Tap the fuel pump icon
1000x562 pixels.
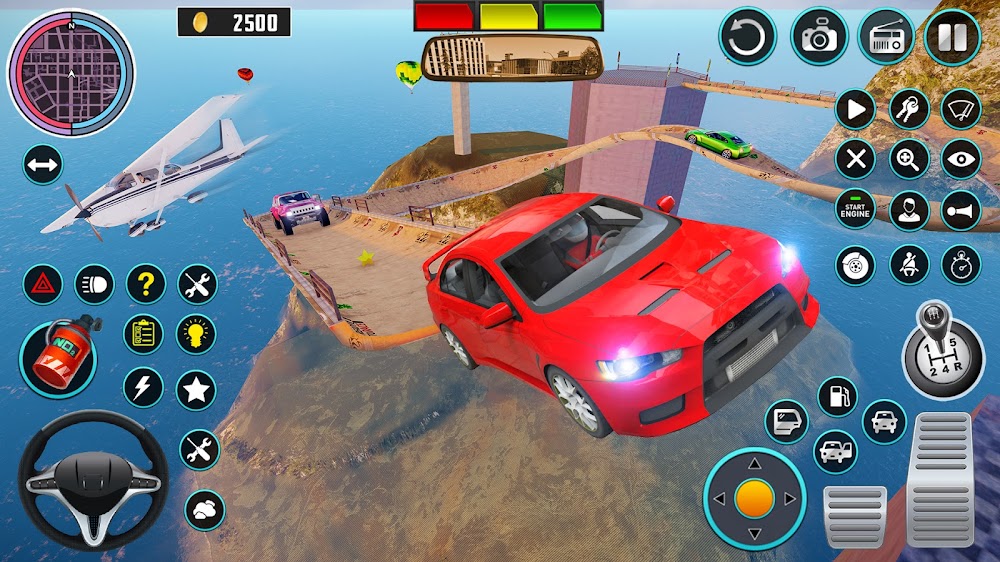pyautogui.click(x=837, y=396)
